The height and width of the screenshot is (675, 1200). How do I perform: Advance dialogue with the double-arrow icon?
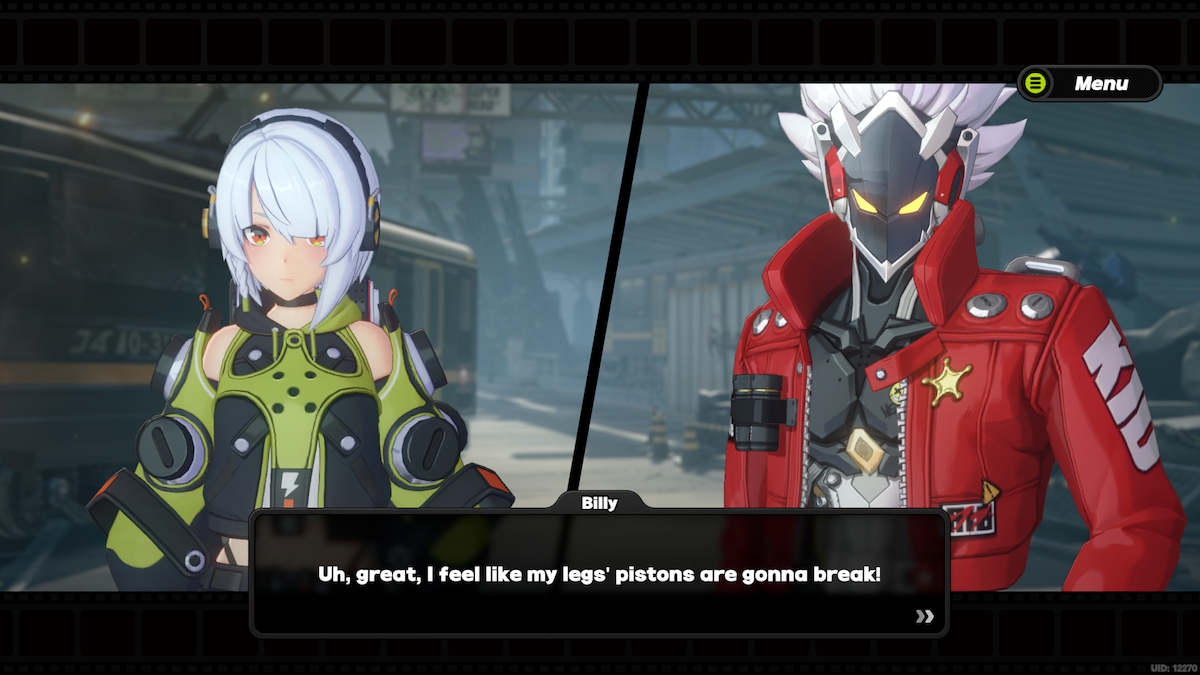tap(924, 616)
